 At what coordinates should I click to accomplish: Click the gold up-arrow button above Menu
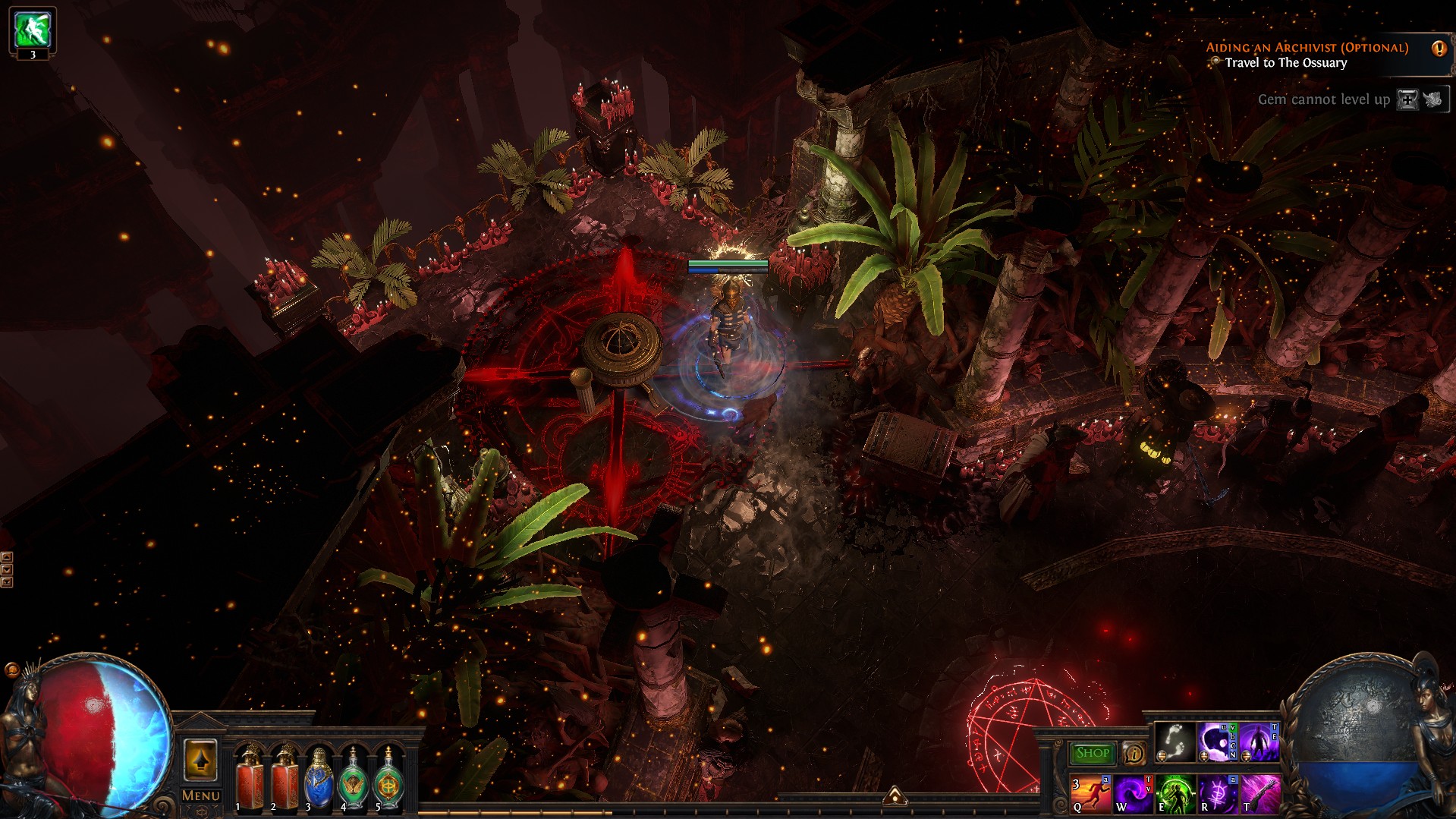200,759
